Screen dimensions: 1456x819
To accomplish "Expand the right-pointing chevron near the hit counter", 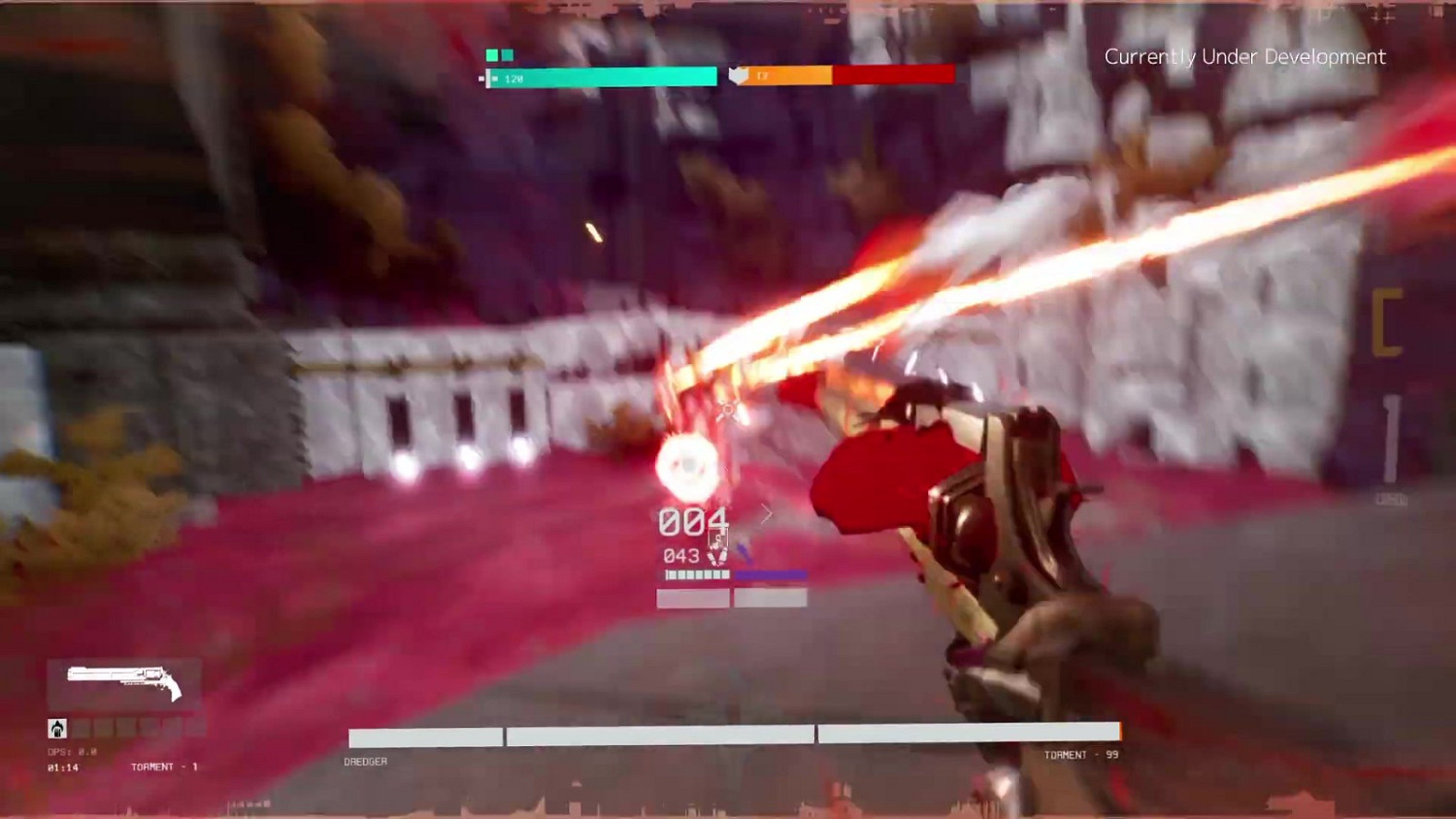I will [766, 512].
